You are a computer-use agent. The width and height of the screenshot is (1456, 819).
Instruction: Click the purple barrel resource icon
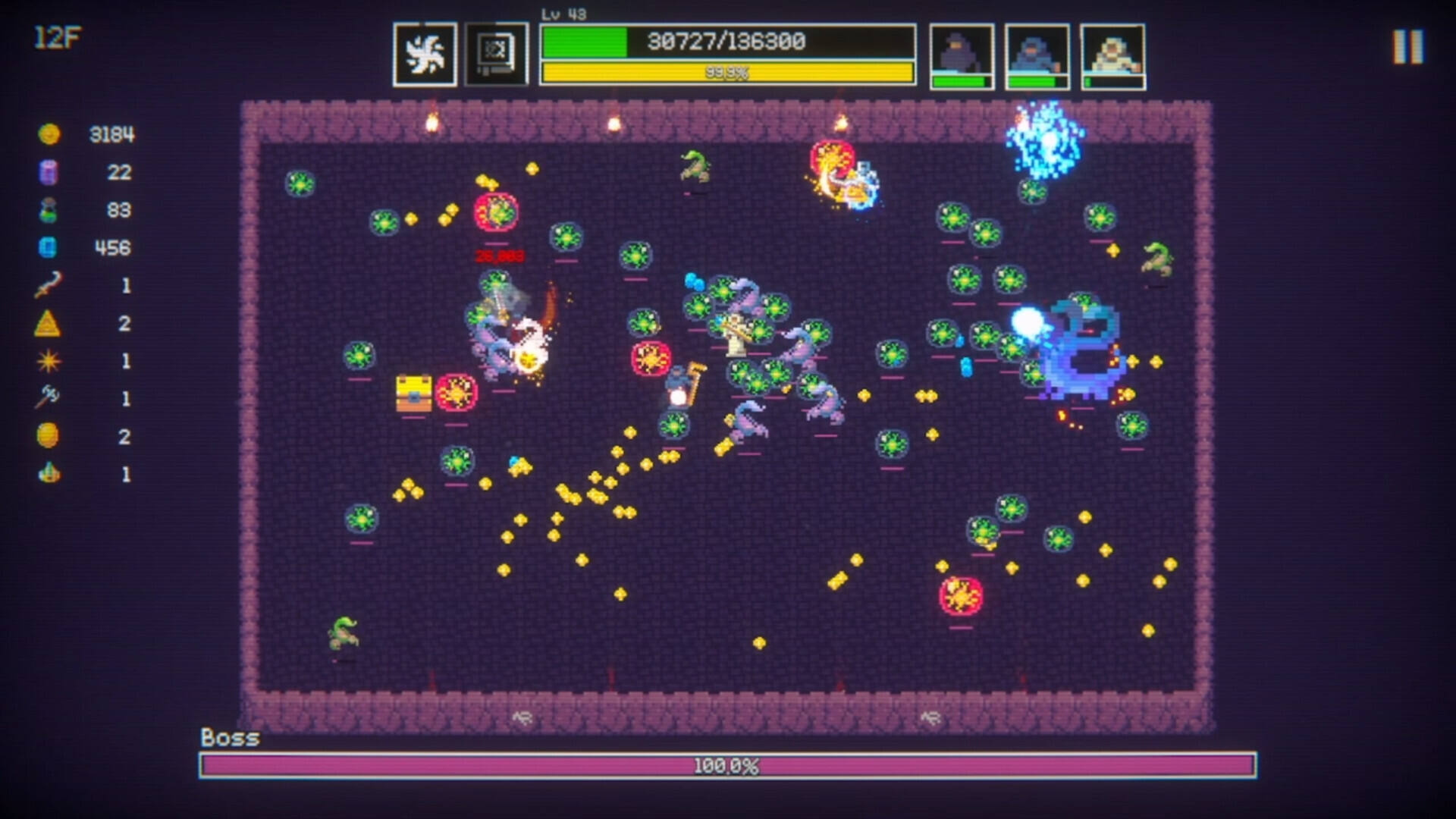[x=49, y=172]
